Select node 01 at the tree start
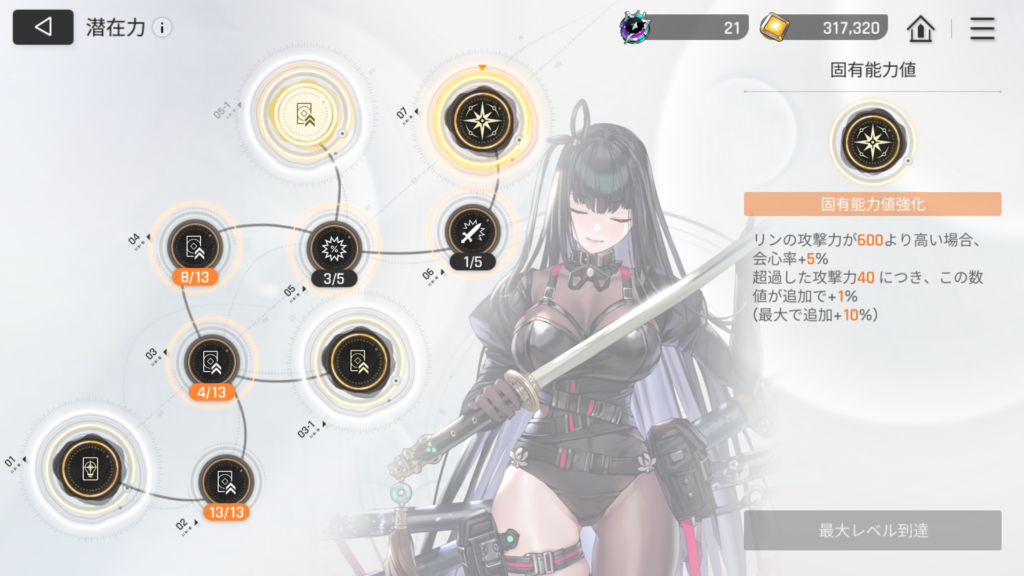The height and width of the screenshot is (576, 1024). pos(90,468)
